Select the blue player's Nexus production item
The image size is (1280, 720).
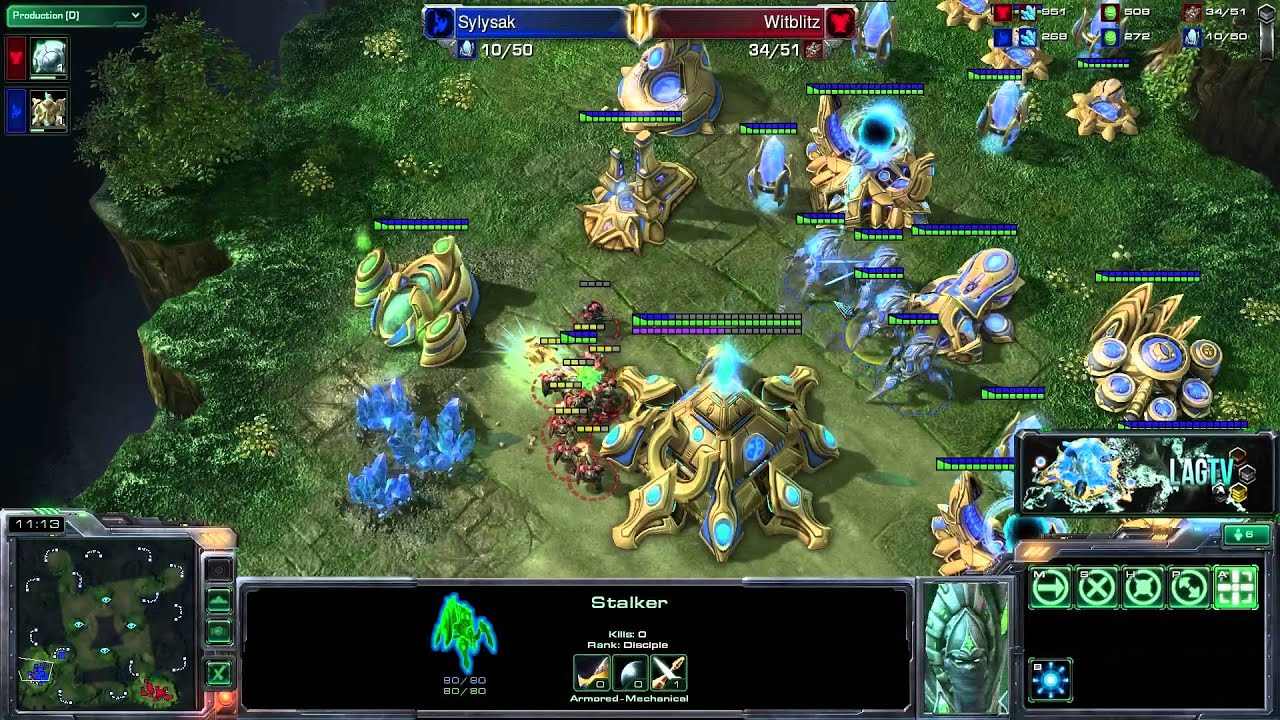(x=48, y=110)
